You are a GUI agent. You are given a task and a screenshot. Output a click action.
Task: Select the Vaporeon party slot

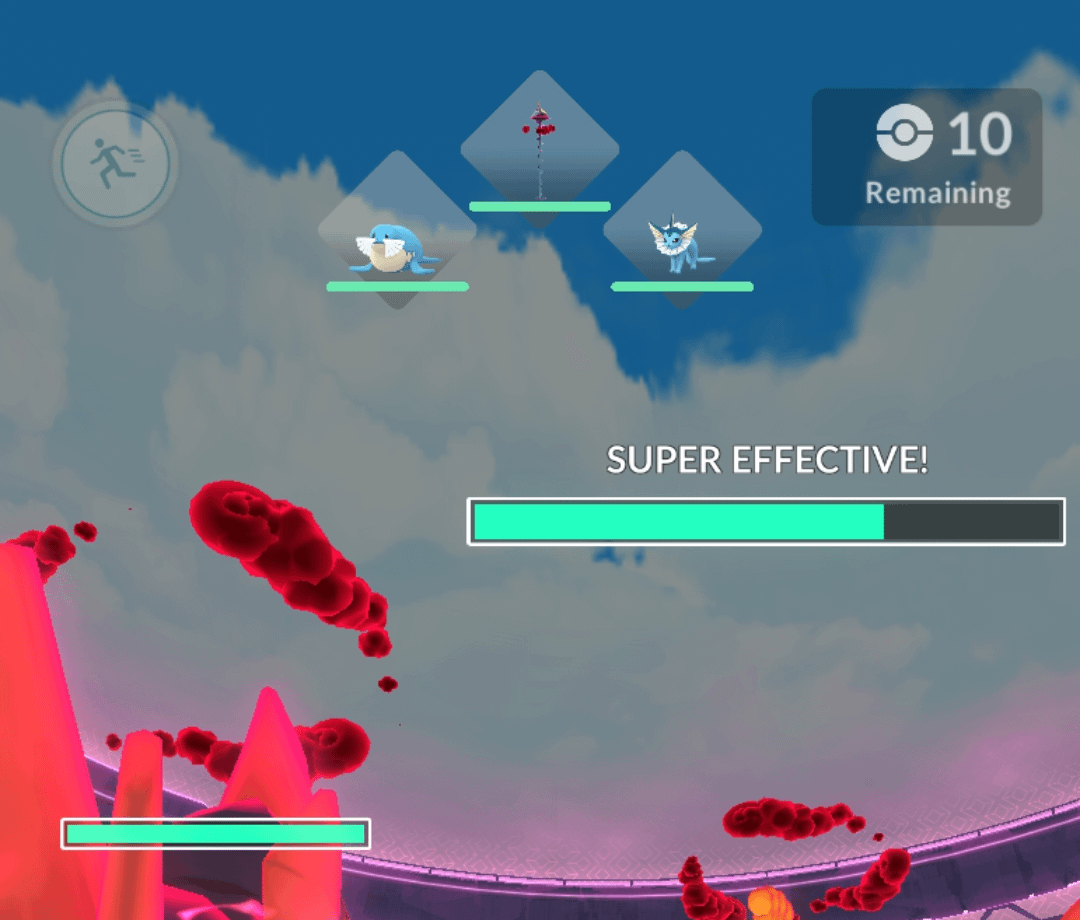pos(682,230)
